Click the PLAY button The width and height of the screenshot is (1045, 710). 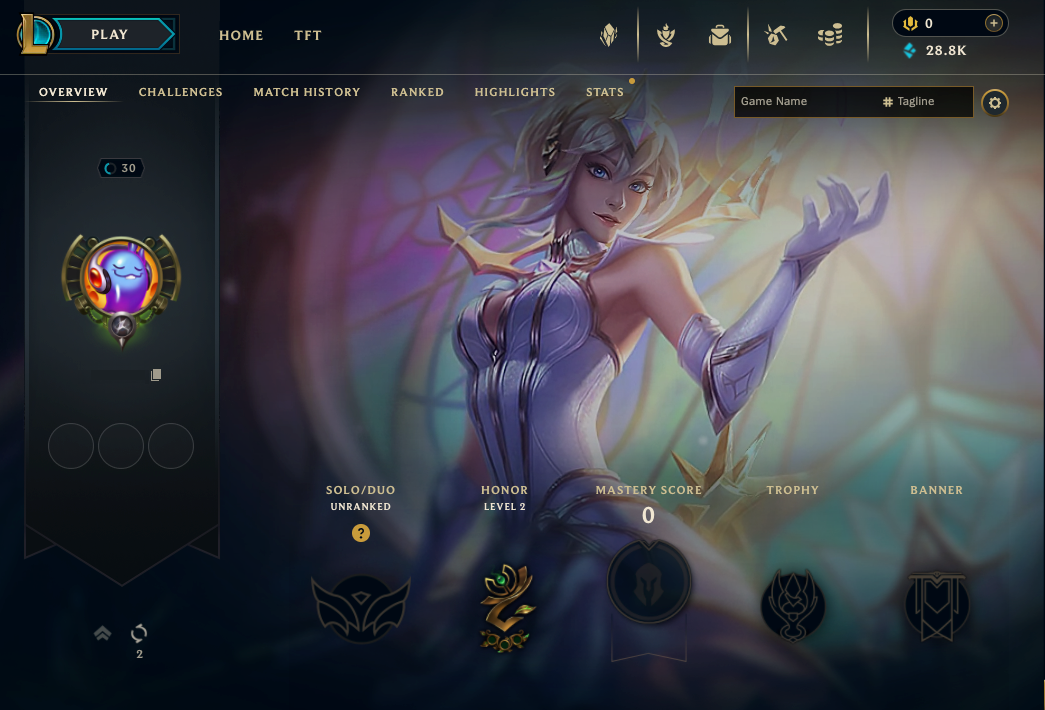click(x=110, y=35)
